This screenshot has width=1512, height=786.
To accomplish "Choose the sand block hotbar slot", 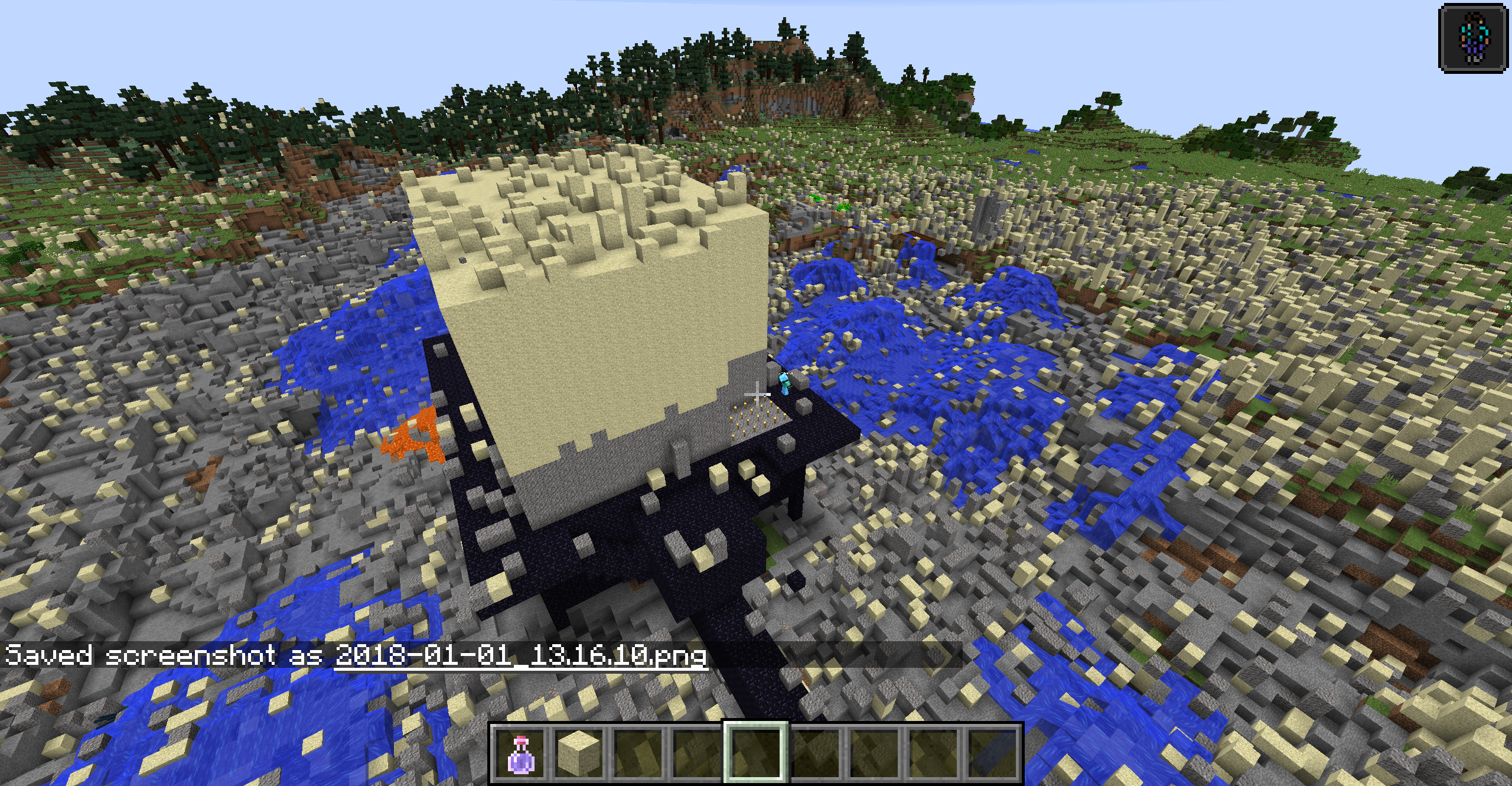I will tap(580, 753).
